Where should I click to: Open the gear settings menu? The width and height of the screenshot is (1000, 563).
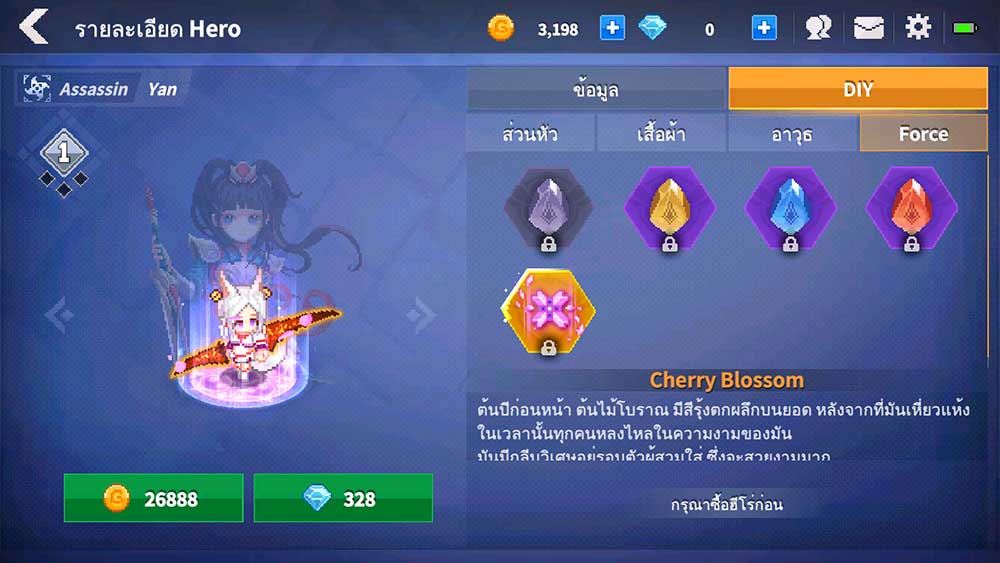tap(918, 28)
